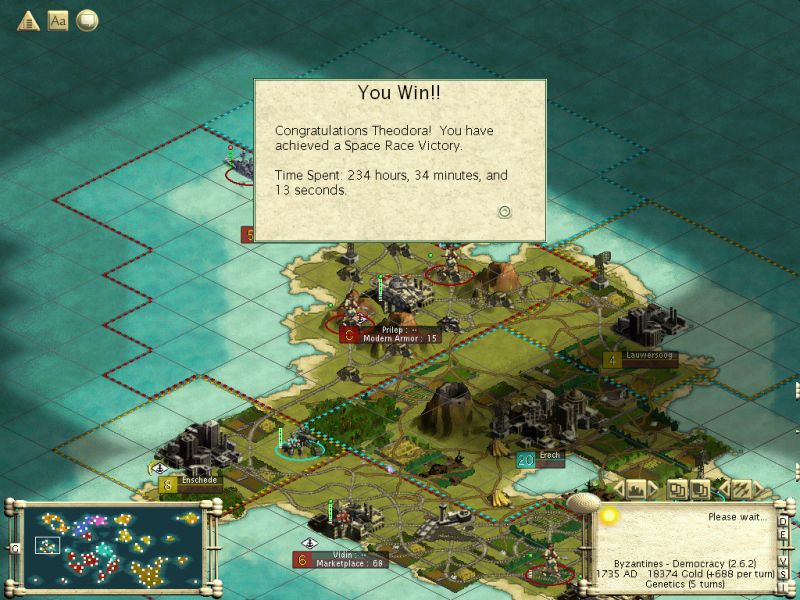The height and width of the screenshot is (600, 800).
Task: Open the pyramid main menu icon
Action: (28, 20)
